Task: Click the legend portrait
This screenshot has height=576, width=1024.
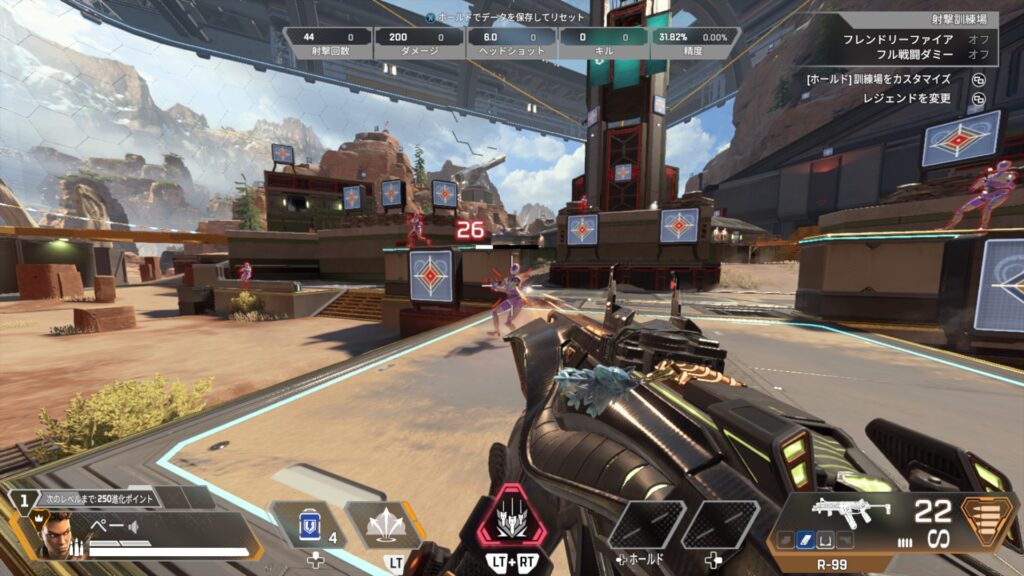Action: [59, 537]
